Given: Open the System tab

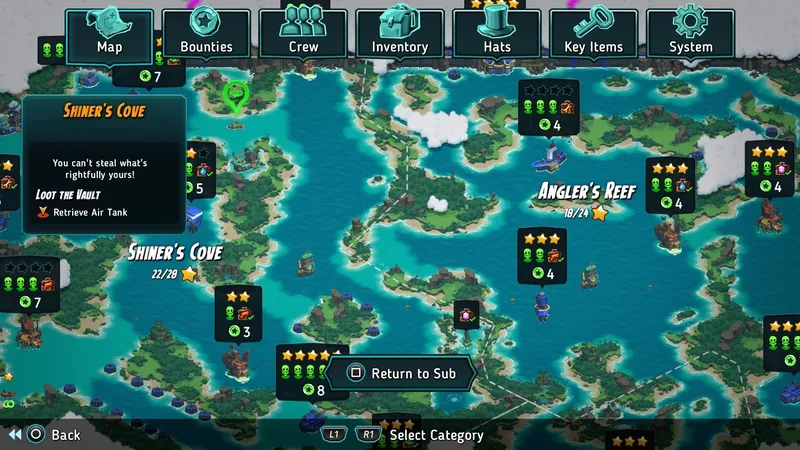Looking at the screenshot, I should [x=691, y=33].
